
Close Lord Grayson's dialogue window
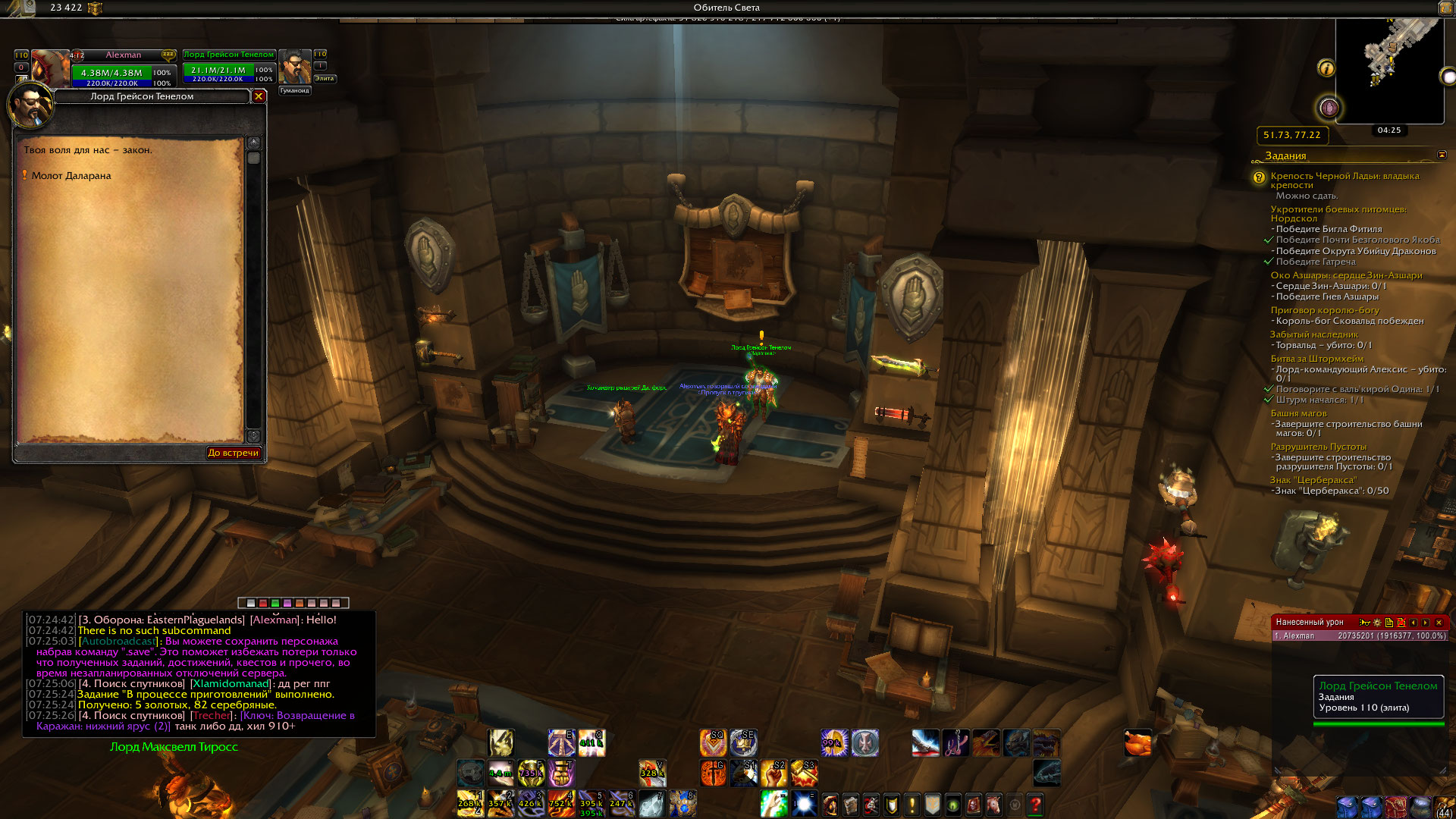[x=259, y=96]
